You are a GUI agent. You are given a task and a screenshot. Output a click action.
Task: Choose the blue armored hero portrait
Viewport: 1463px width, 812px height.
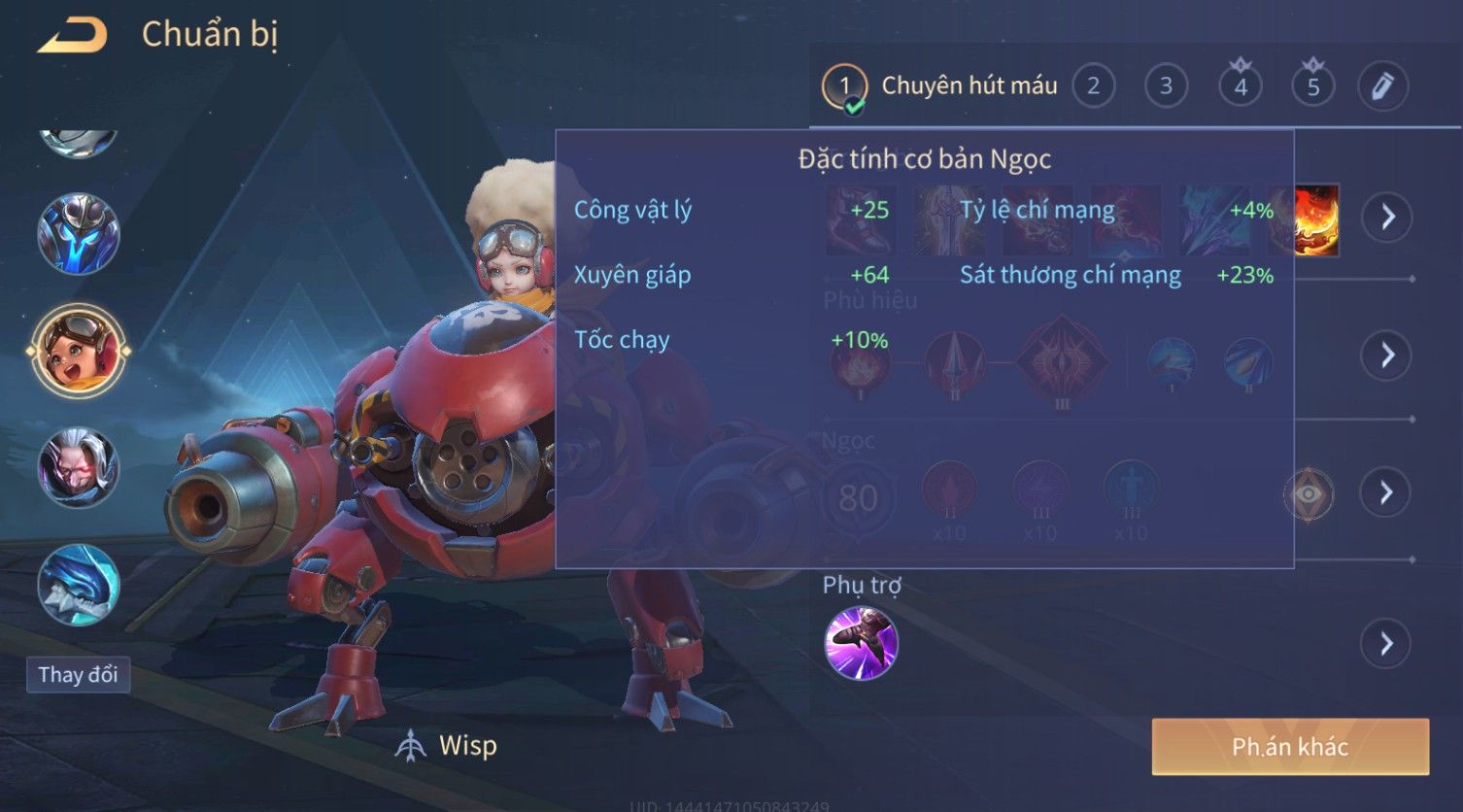point(78,234)
